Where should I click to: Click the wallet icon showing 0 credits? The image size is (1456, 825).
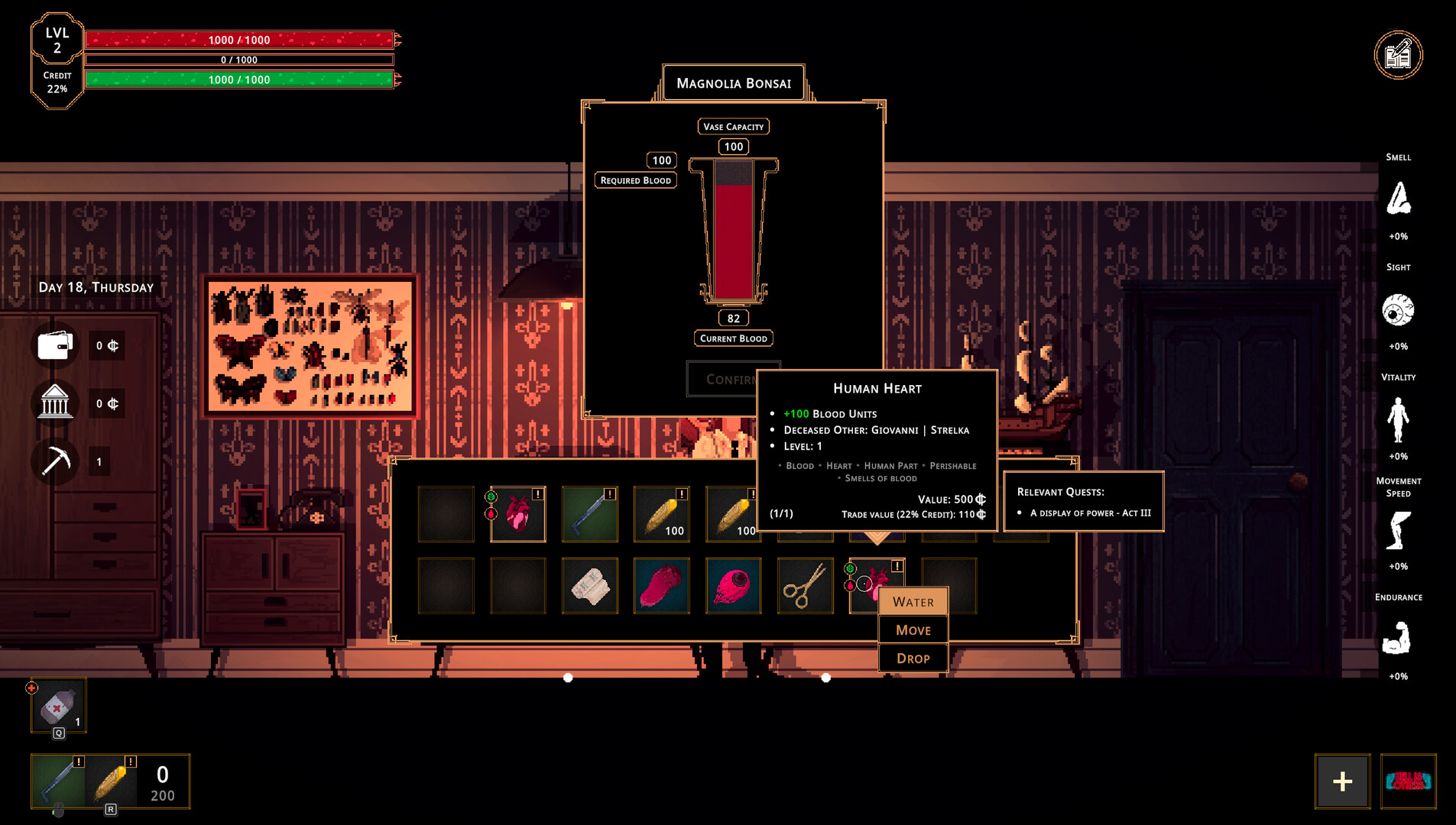click(54, 345)
